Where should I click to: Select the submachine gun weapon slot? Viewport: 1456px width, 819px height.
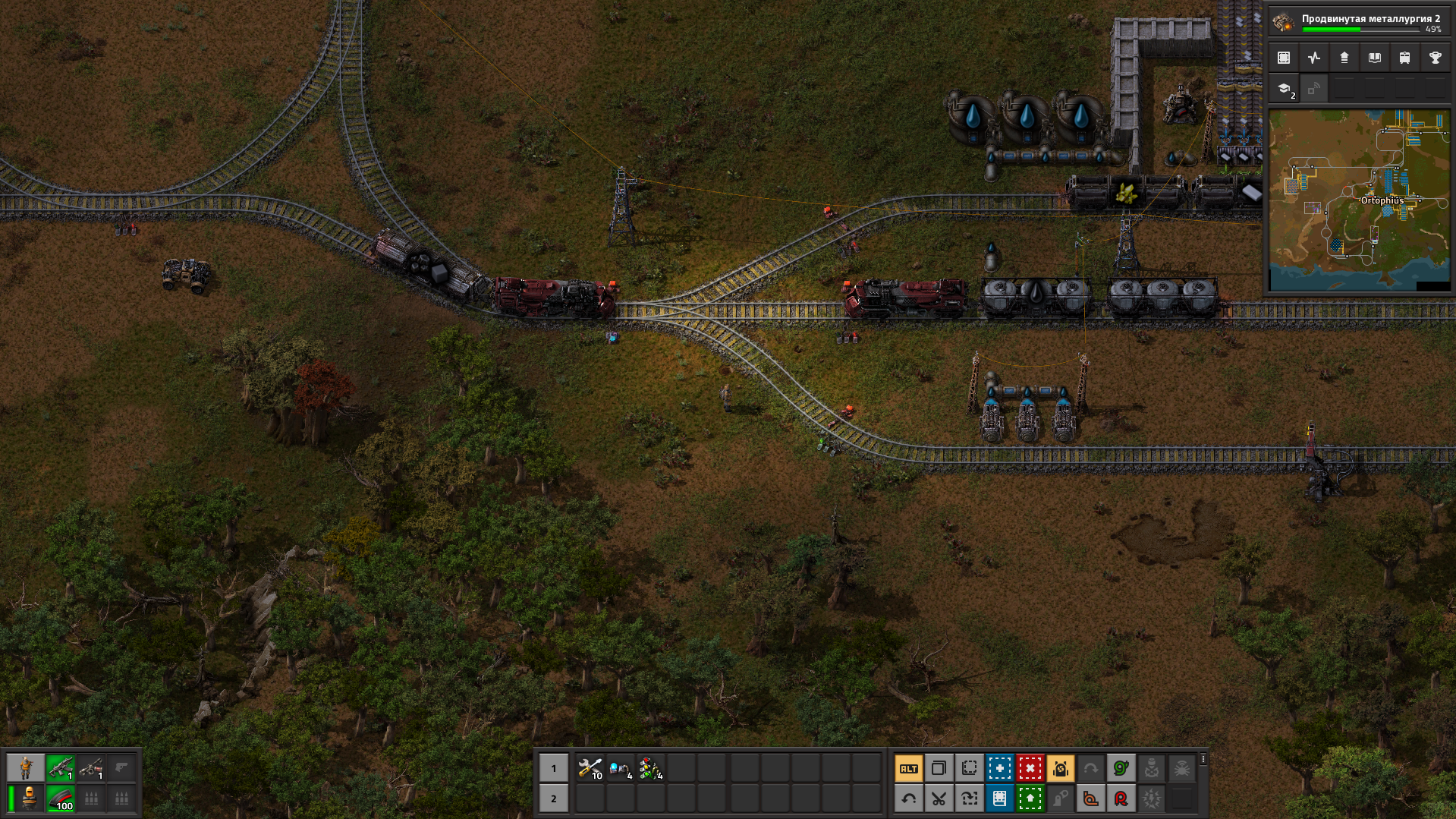tap(61, 769)
